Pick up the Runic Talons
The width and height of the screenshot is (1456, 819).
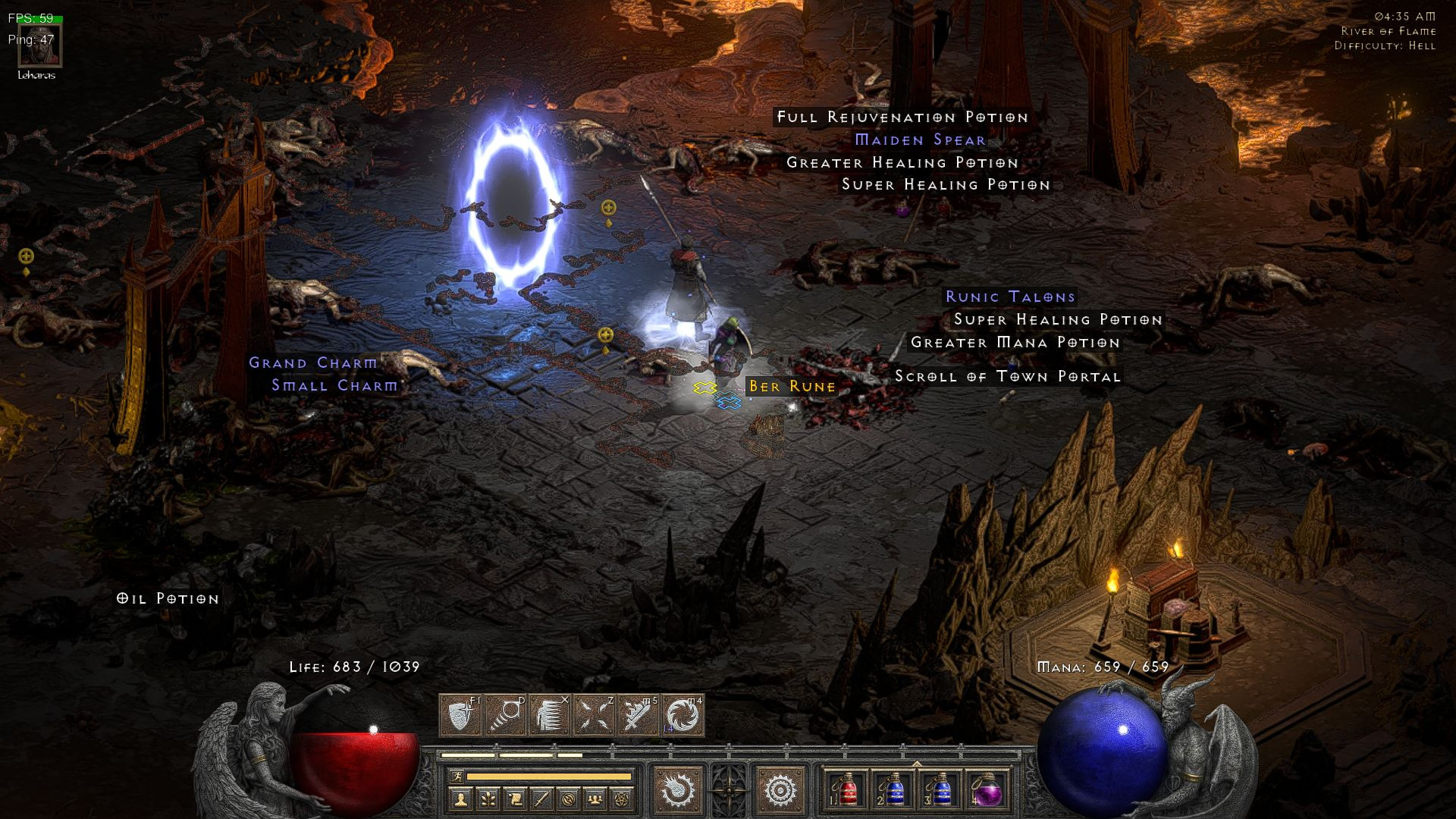point(1009,297)
